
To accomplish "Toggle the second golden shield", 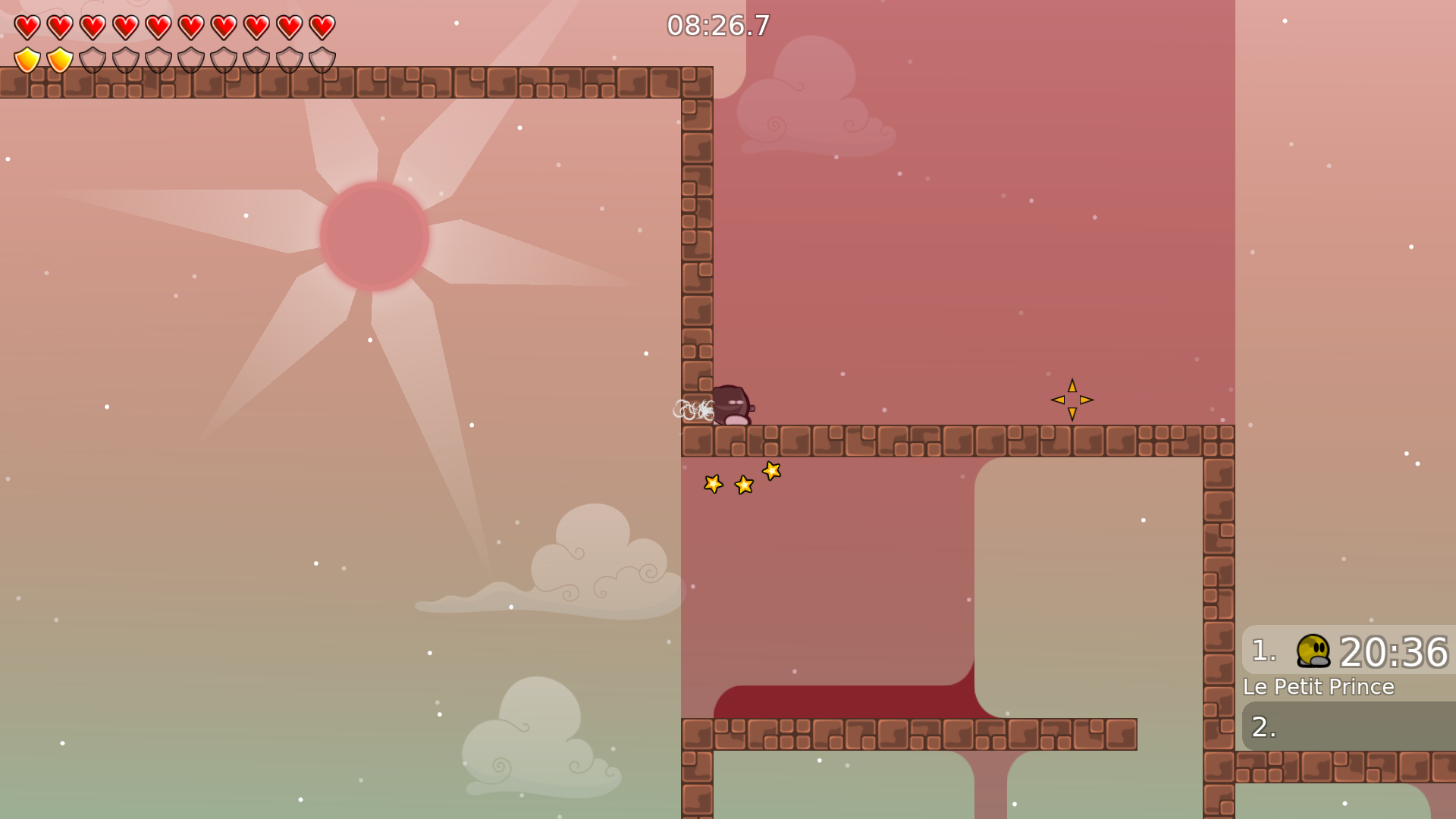I will pos(58,59).
